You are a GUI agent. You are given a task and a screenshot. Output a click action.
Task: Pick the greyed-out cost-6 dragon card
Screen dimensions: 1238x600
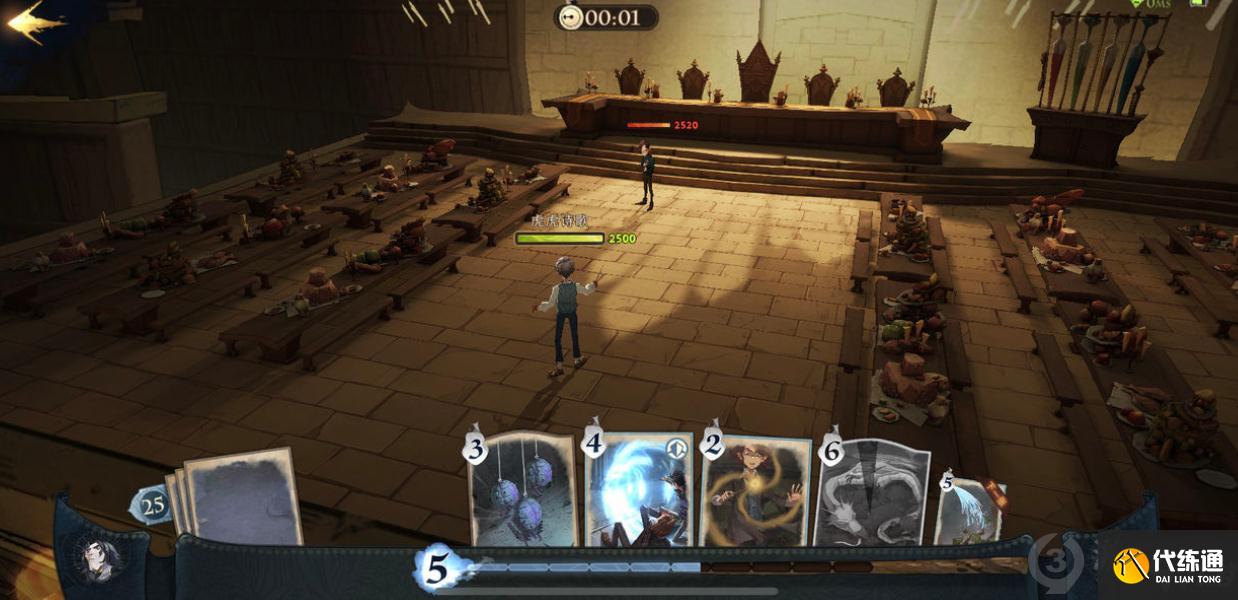pyautogui.click(x=873, y=493)
